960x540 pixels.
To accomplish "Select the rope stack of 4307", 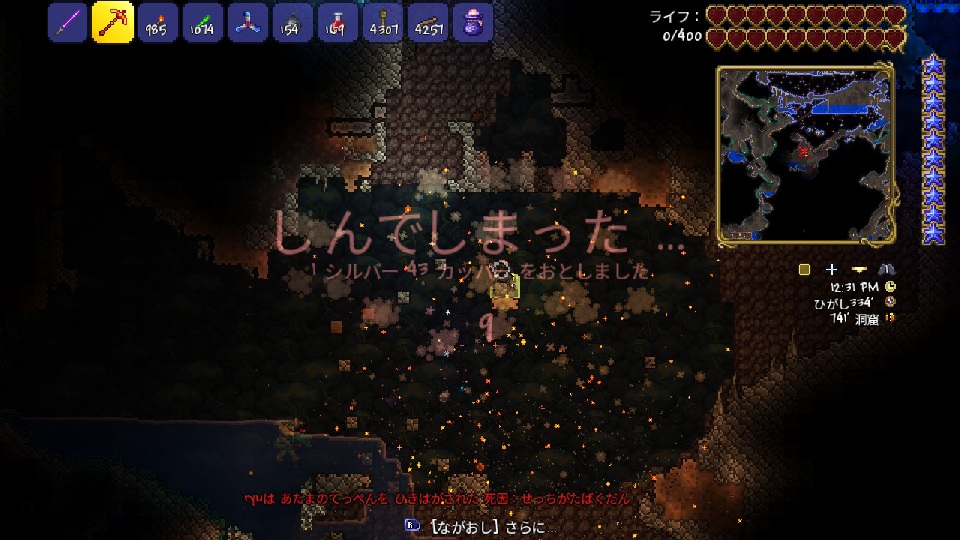I will pyautogui.click(x=381, y=22).
